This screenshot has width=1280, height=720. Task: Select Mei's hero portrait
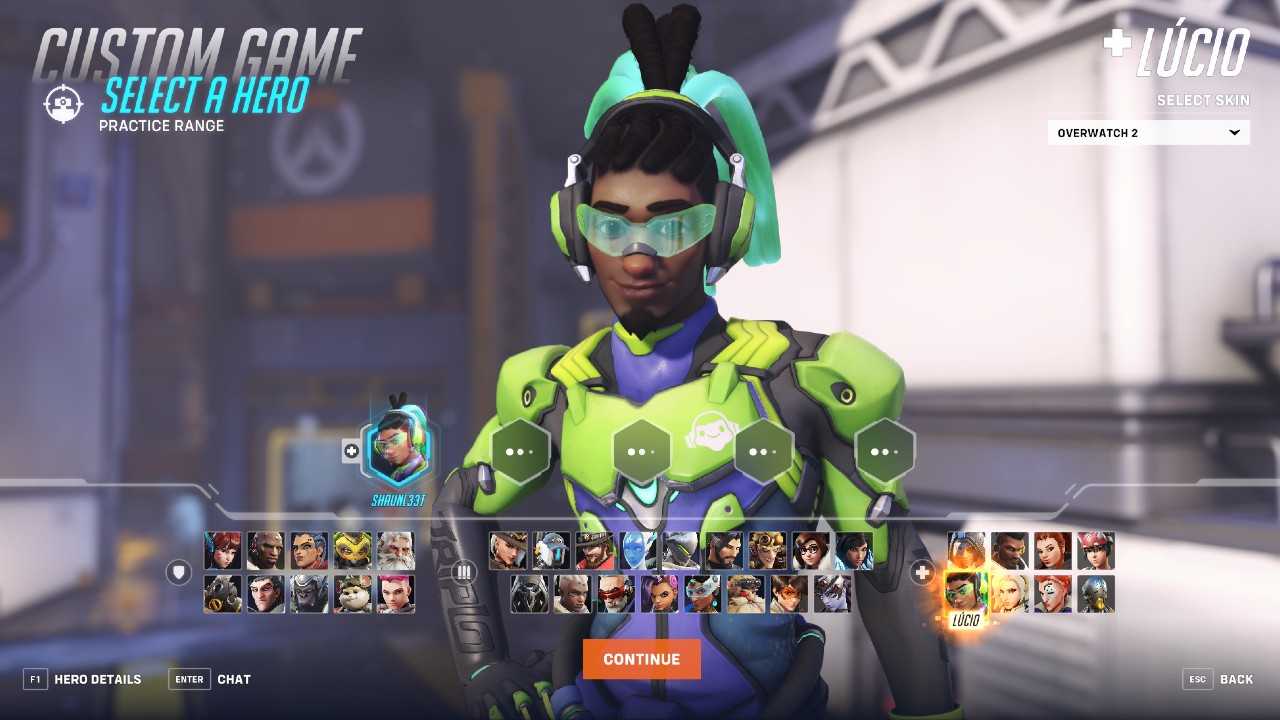(x=810, y=551)
